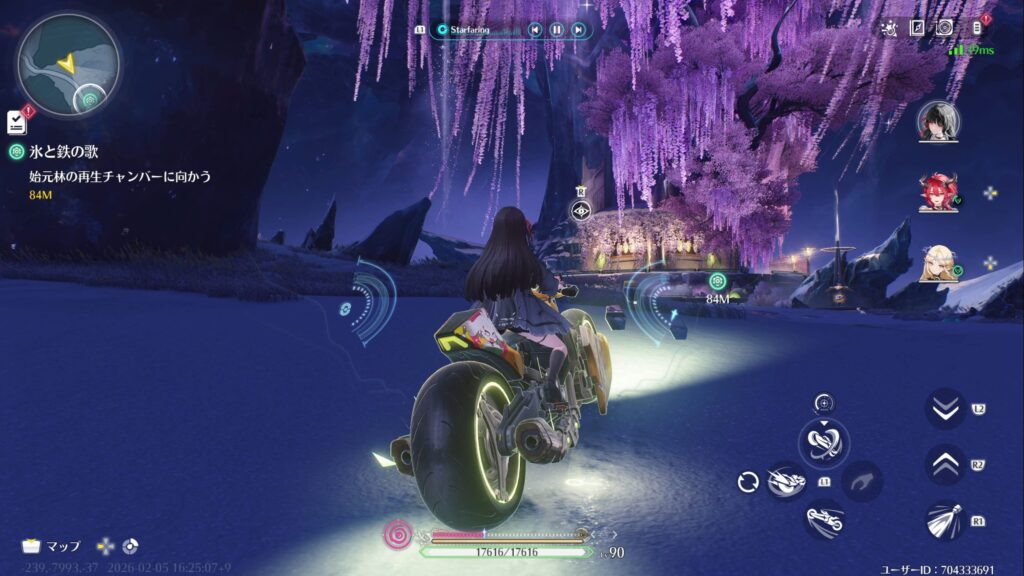
Task: Switch to the dark-haired party member portrait
Action: 938,121
